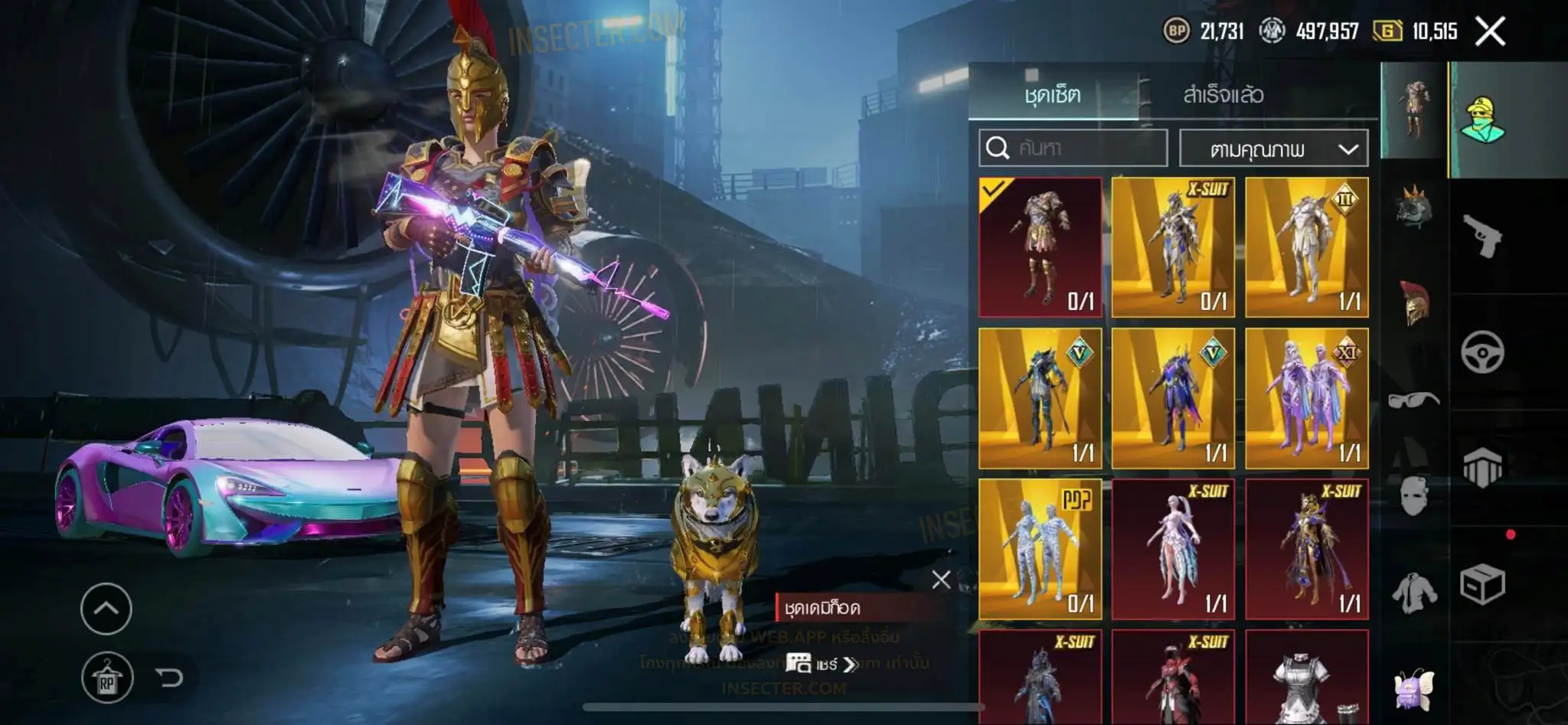Open the face mask category
Screen dimensions: 1568x725
tap(1413, 495)
